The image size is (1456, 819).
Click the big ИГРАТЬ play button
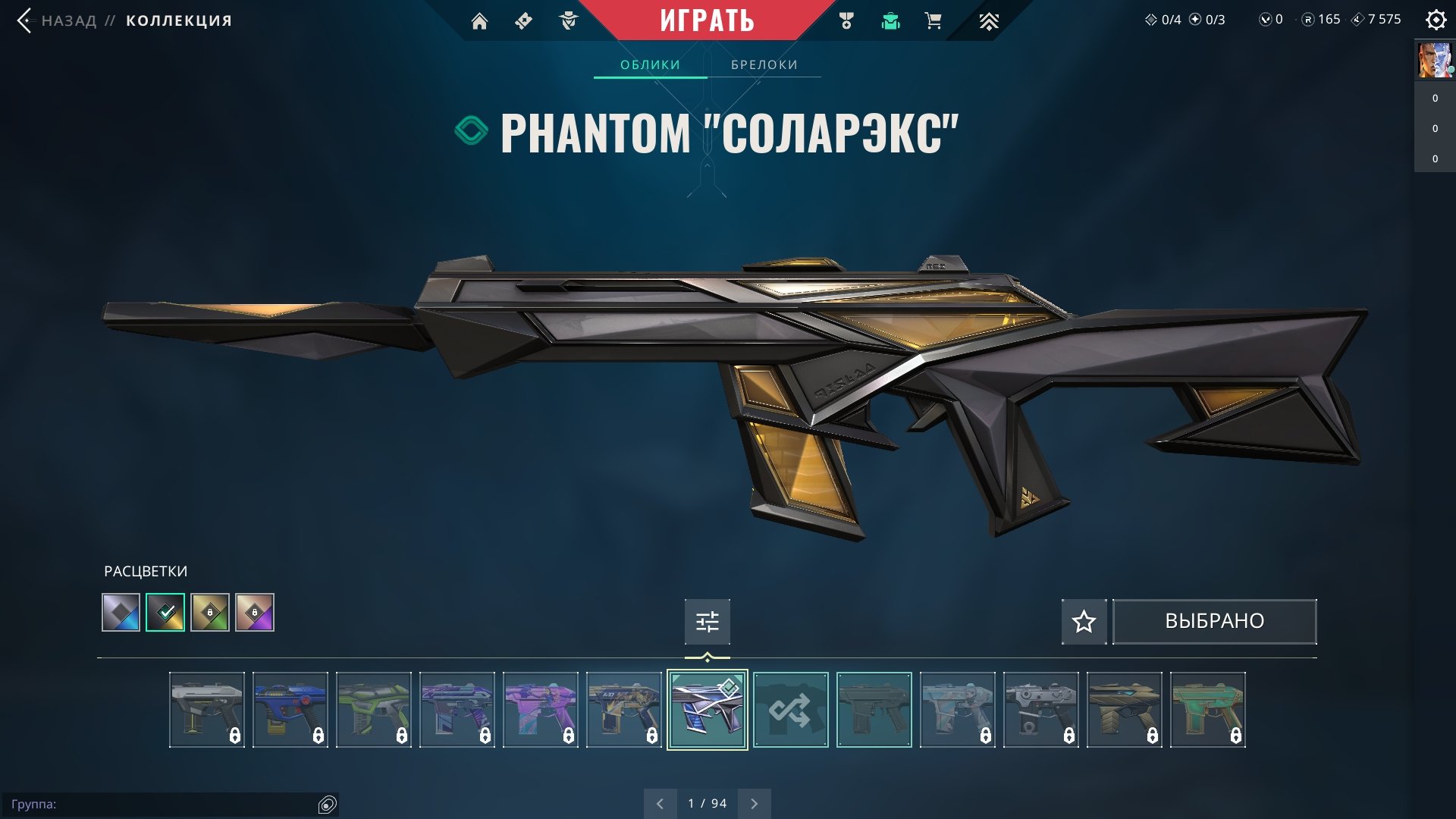pyautogui.click(x=707, y=20)
